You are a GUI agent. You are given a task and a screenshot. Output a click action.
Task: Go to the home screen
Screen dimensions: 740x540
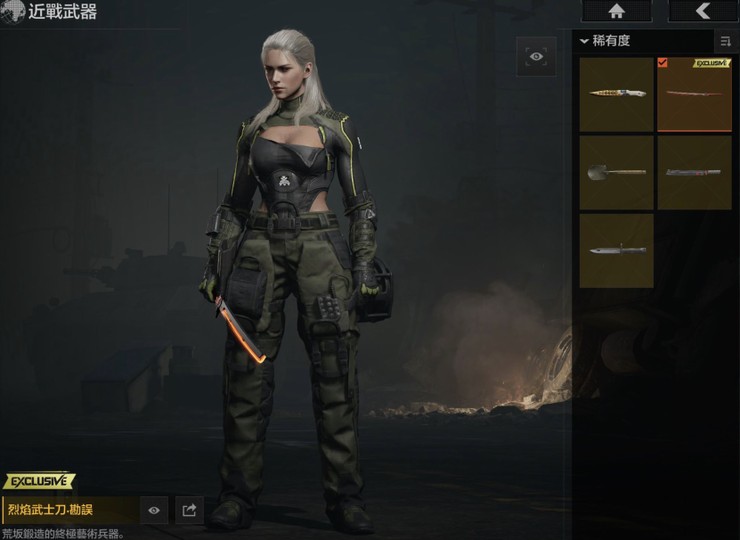616,11
